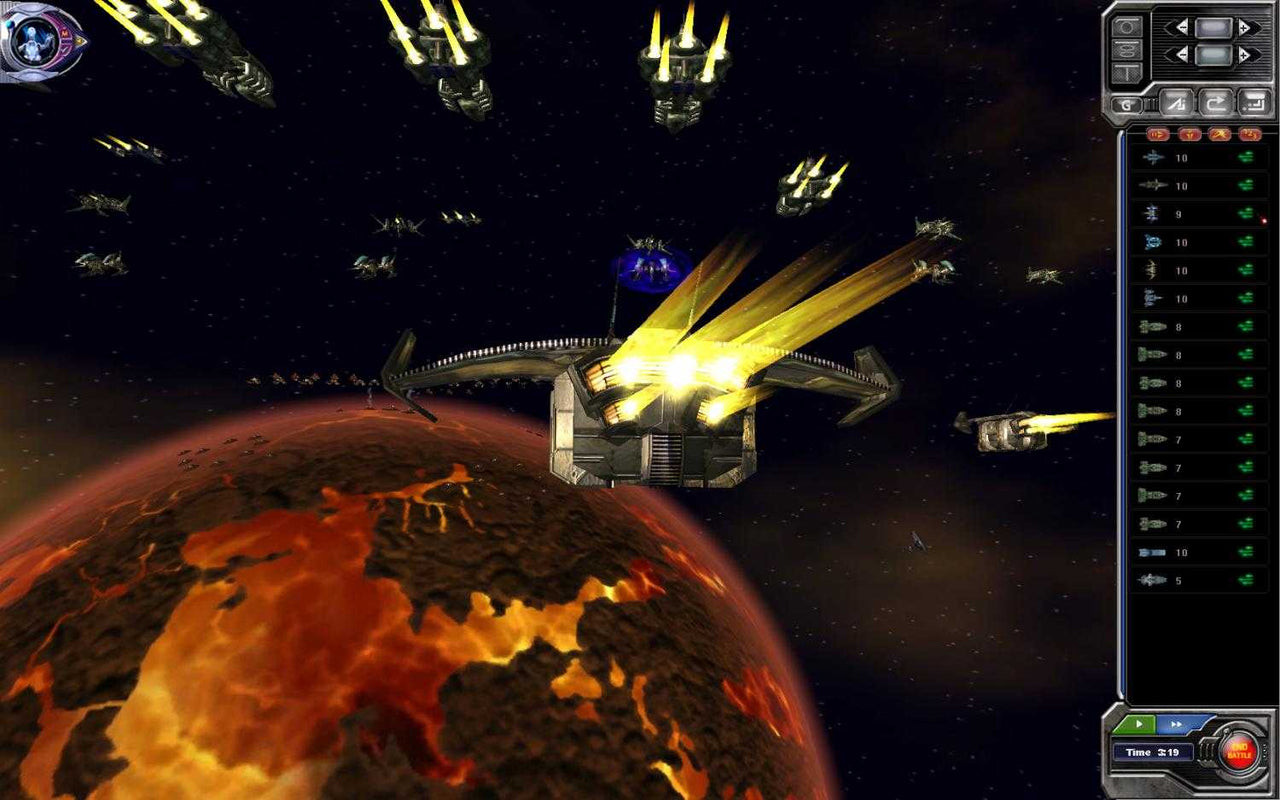Click the exit door icon on the toolbar
The width and height of the screenshot is (1280, 800).
[1252, 103]
